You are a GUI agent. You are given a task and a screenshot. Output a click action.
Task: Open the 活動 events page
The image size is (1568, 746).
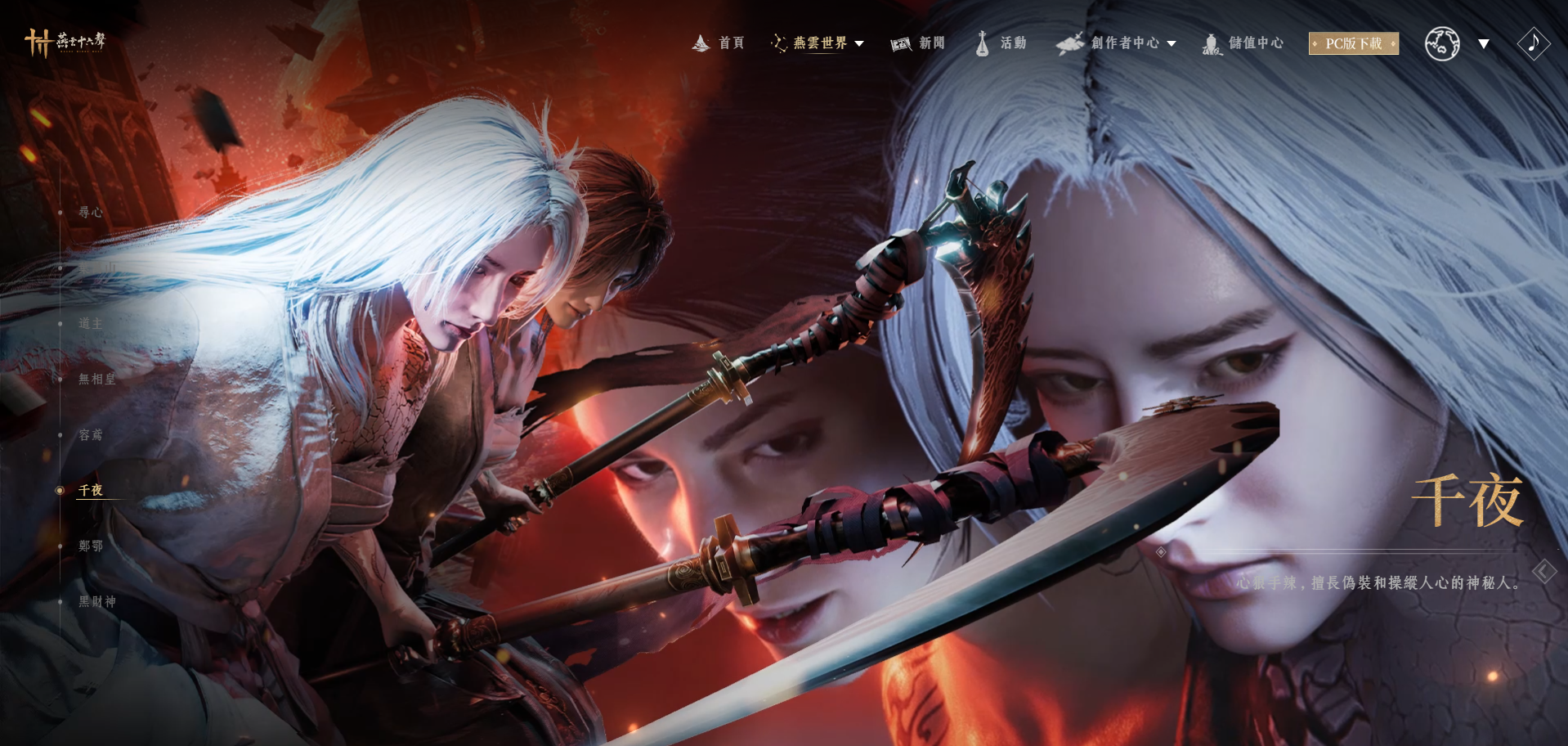[x=1001, y=43]
